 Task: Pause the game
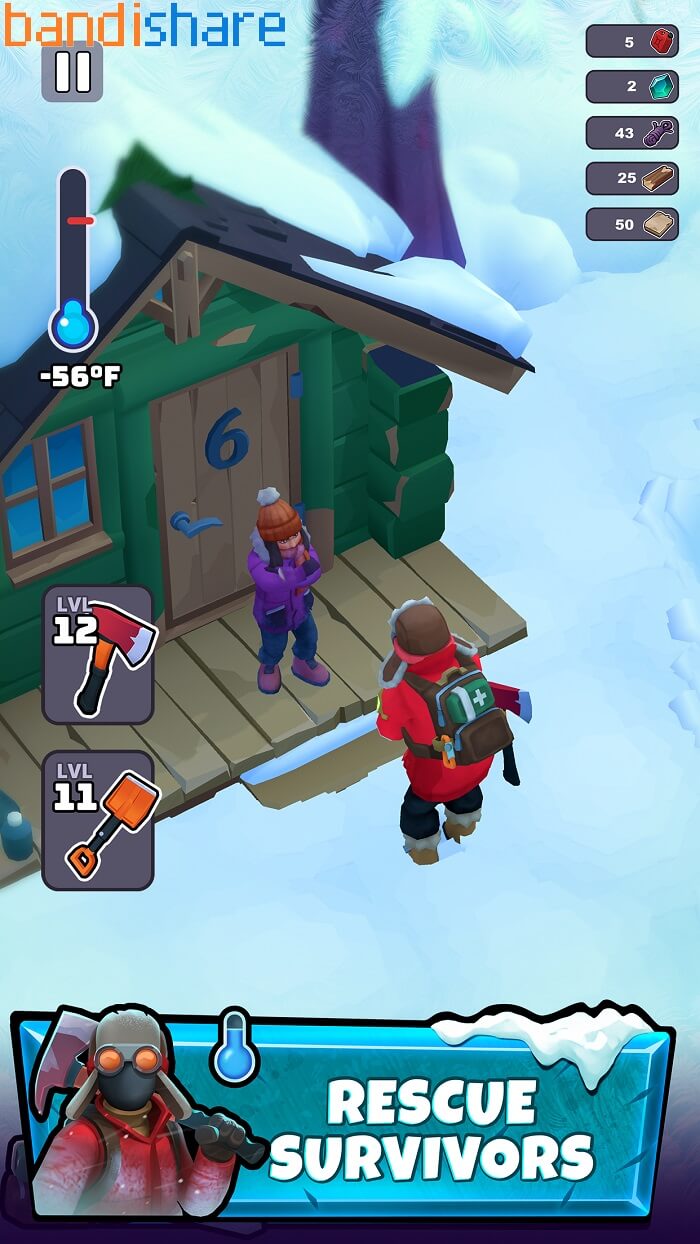point(72,72)
